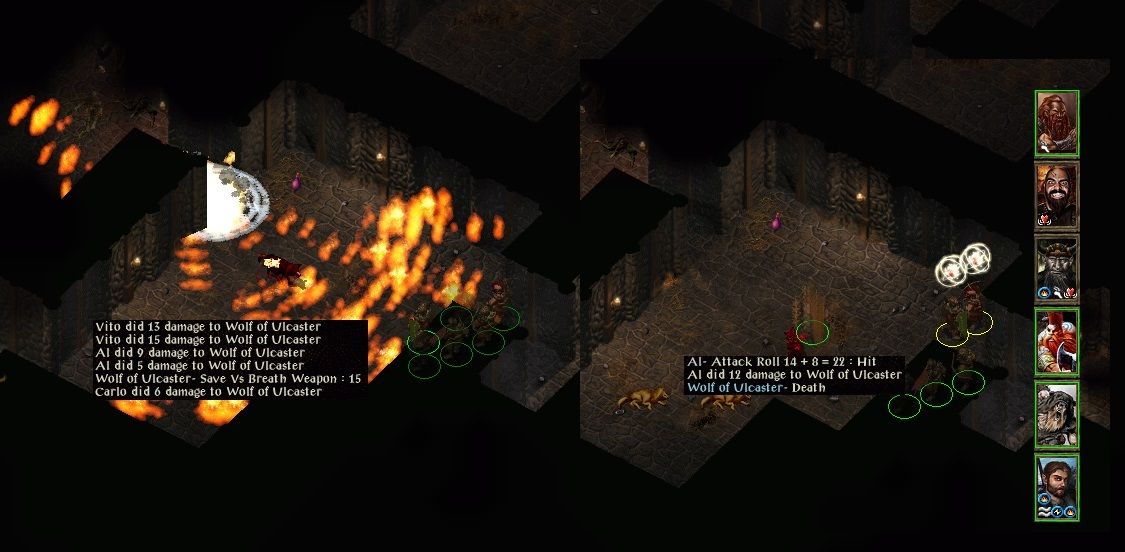This screenshot has height=552, width=1125.
Task: Select the red-bearded dwarf portrait at top
Action: click(x=1056, y=123)
